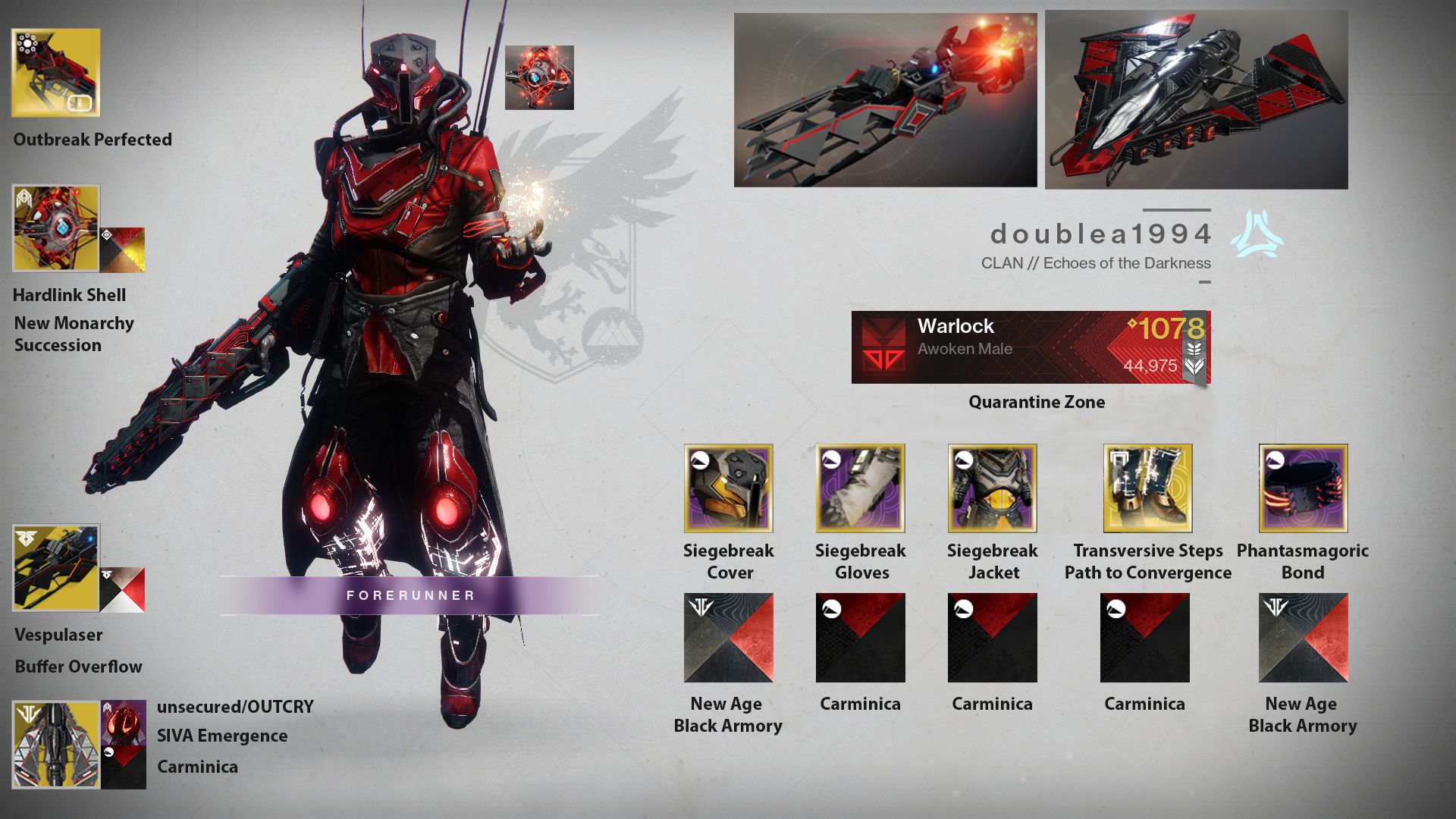
Task: Select the Siegebreak Jacket chest icon
Action: pos(992,488)
